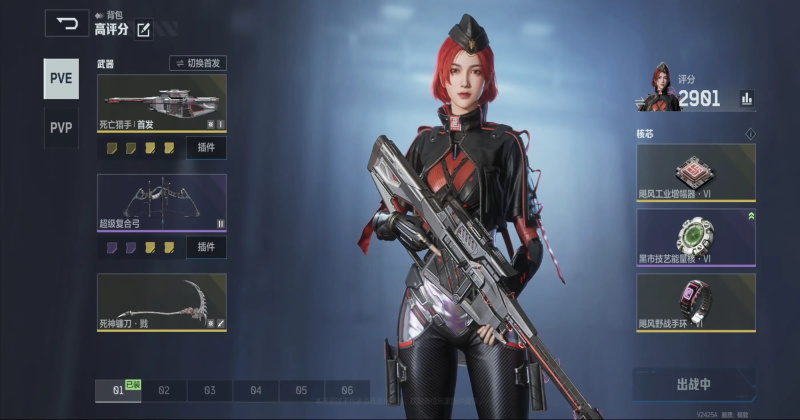Choose loadout preset 03
Viewport: 800px width, 420px height.
[x=210, y=391]
